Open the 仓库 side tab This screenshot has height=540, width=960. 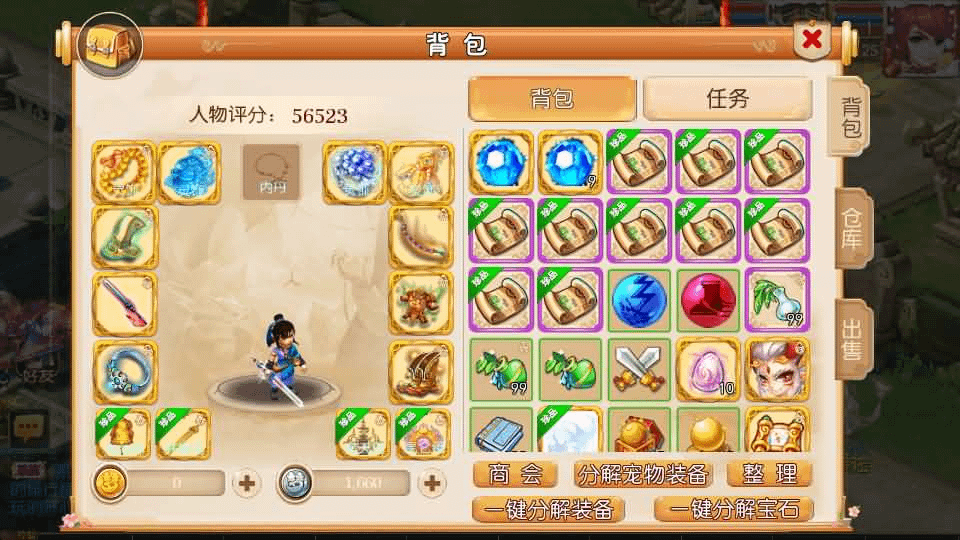(x=852, y=228)
